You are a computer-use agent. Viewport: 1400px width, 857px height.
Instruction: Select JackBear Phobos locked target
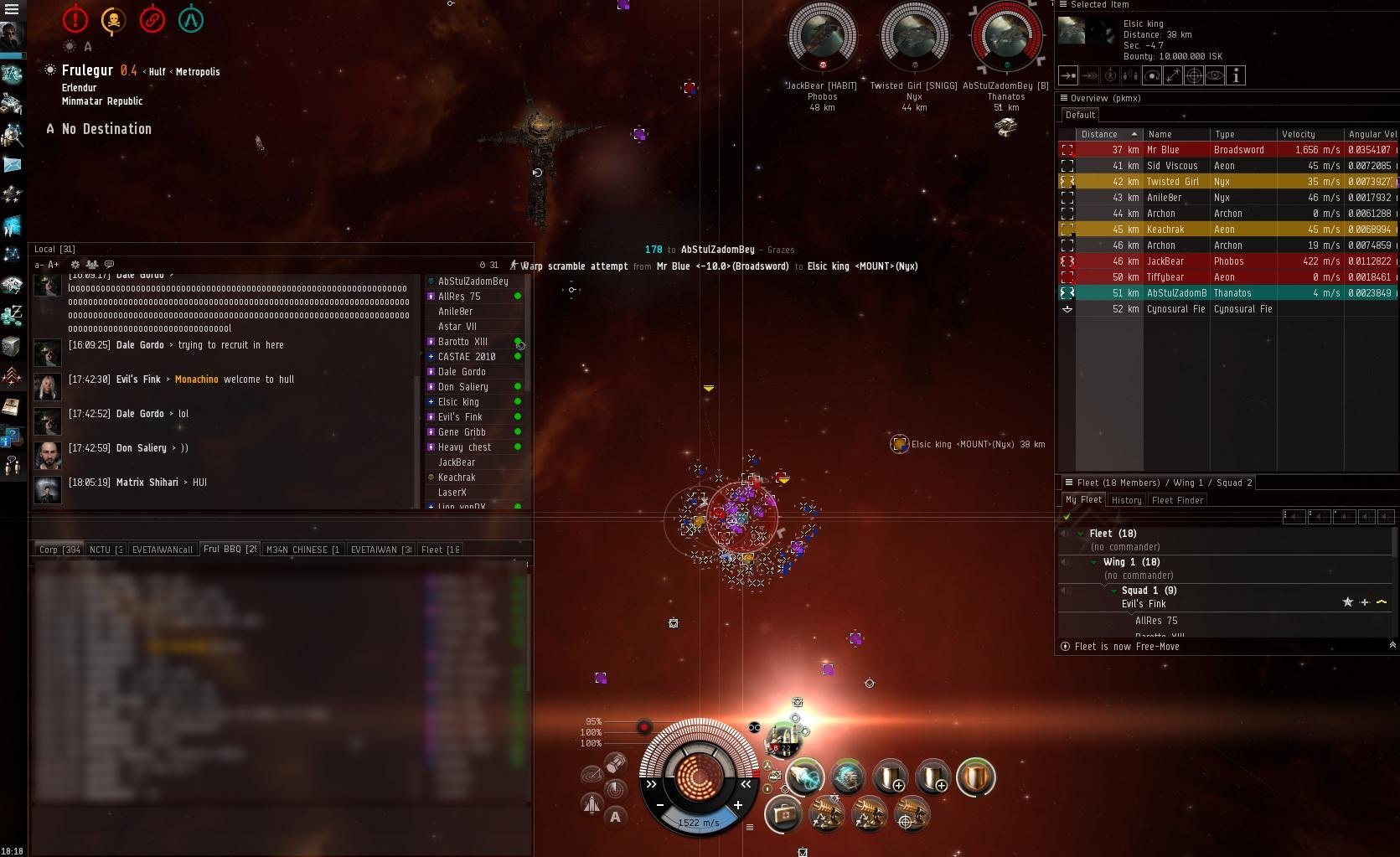(x=822, y=38)
